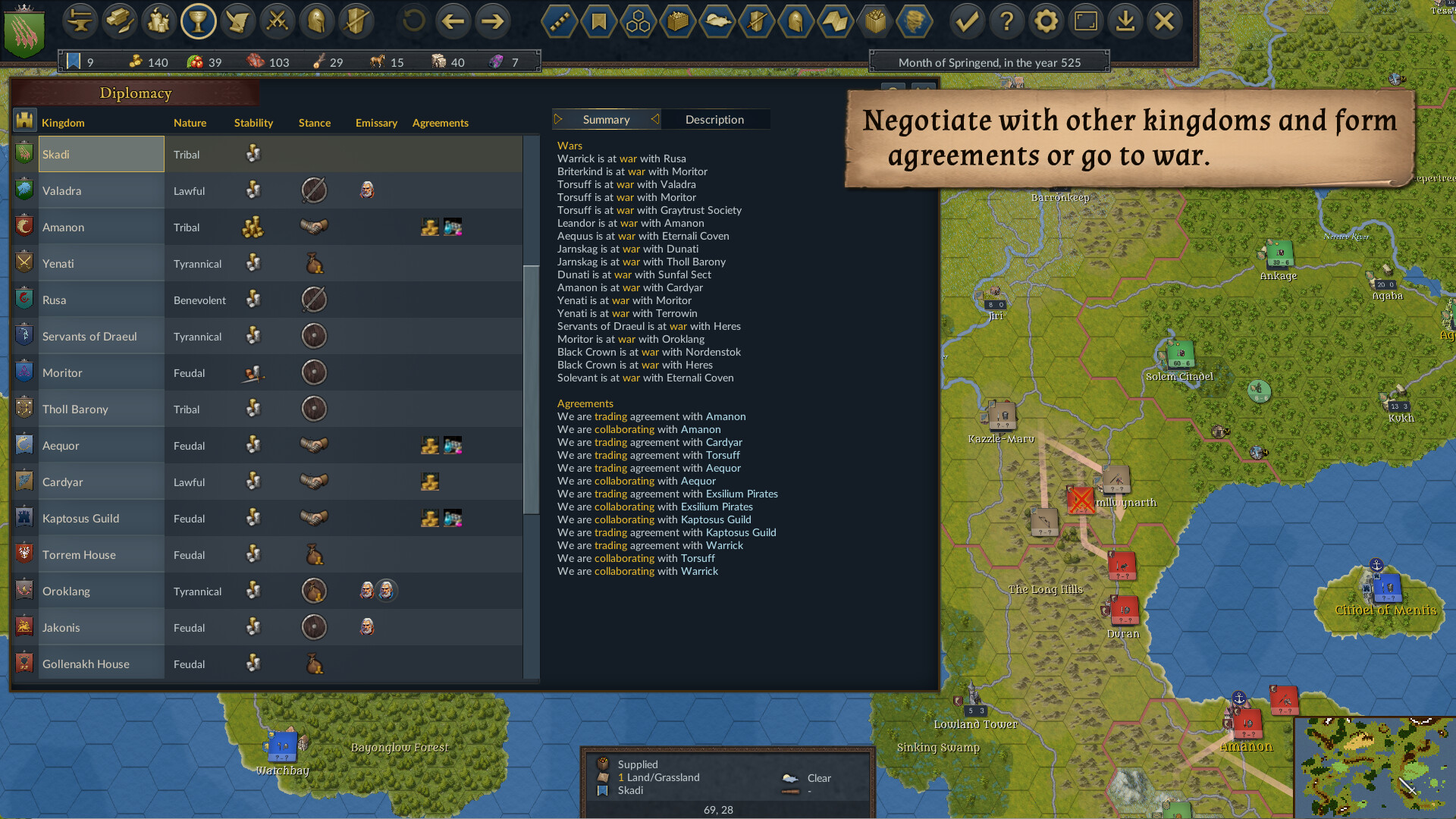Select the Summary tab
Screen dimensions: 1456x819
pos(606,119)
